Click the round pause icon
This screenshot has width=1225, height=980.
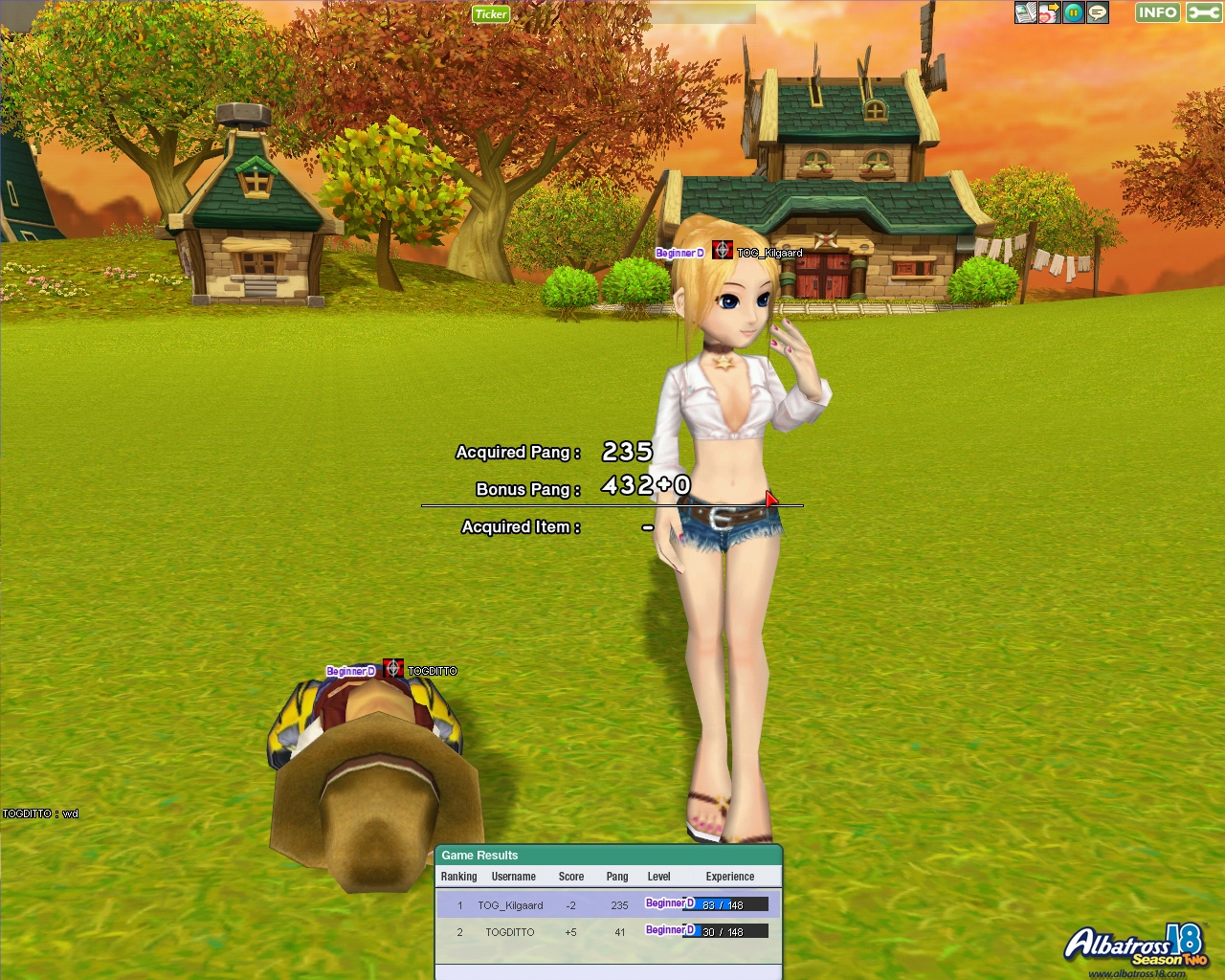(1074, 12)
